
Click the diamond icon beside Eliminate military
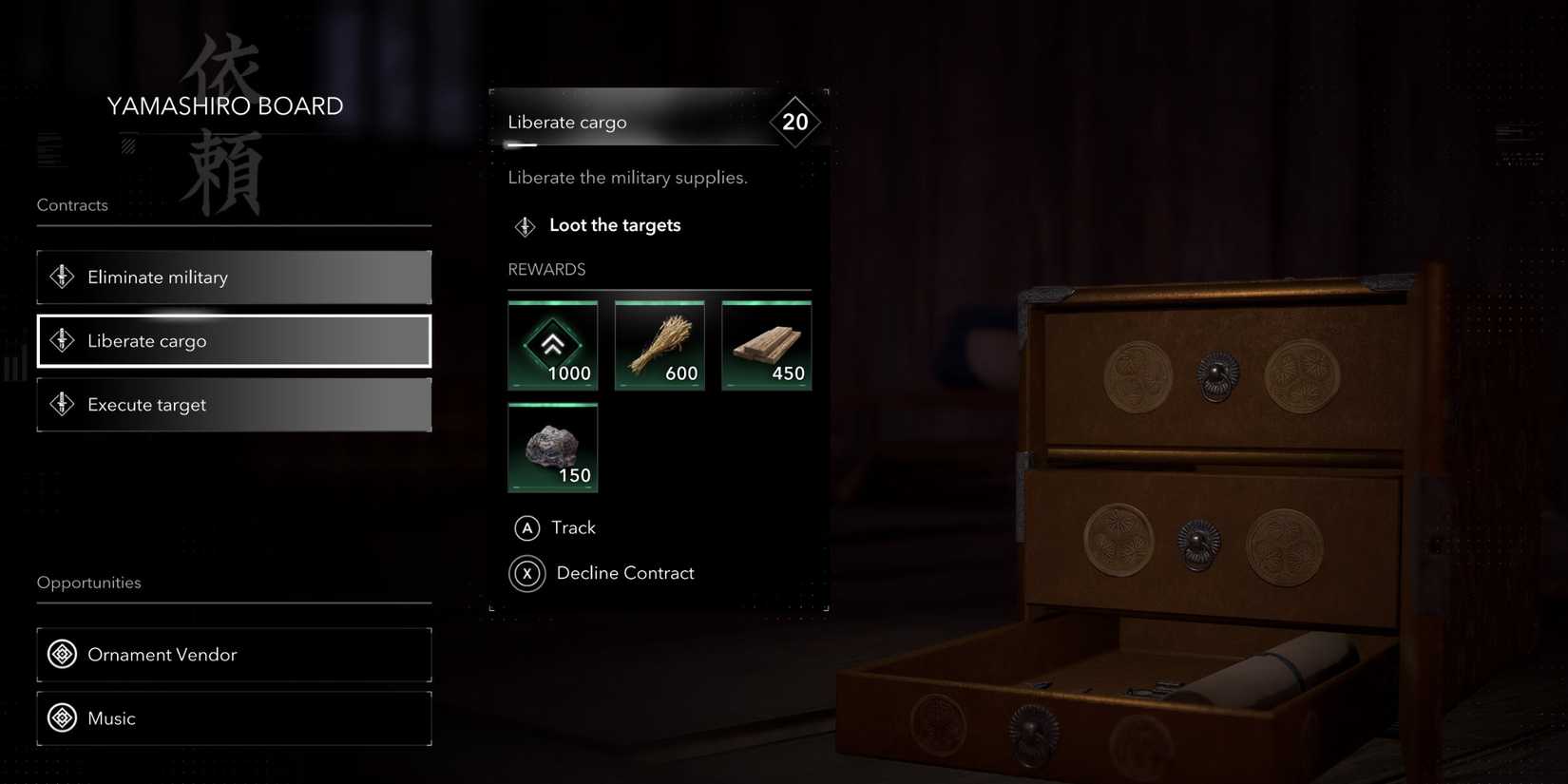click(61, 277)
